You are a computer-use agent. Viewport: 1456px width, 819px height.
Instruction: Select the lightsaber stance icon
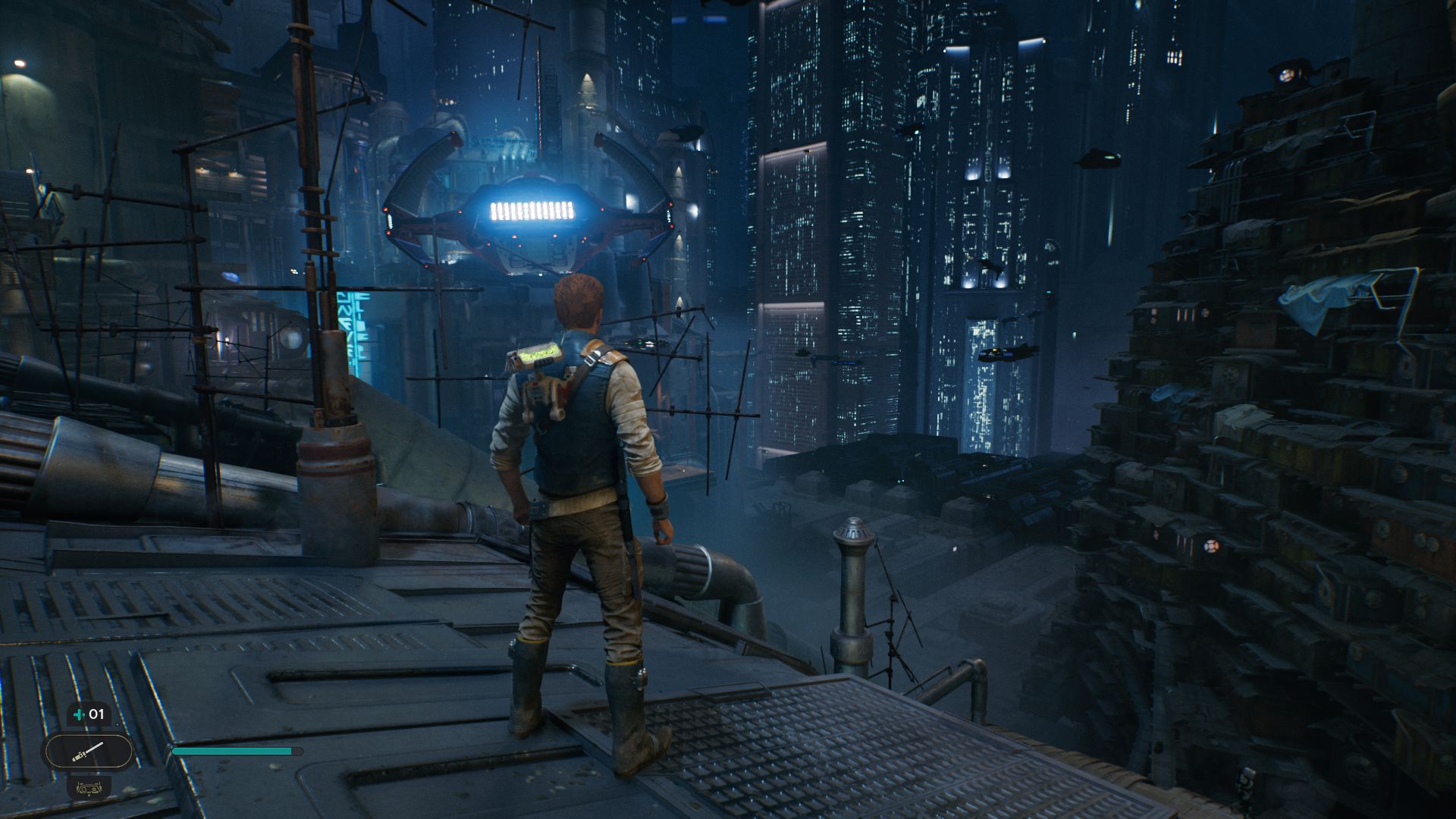tap(88, 752)
